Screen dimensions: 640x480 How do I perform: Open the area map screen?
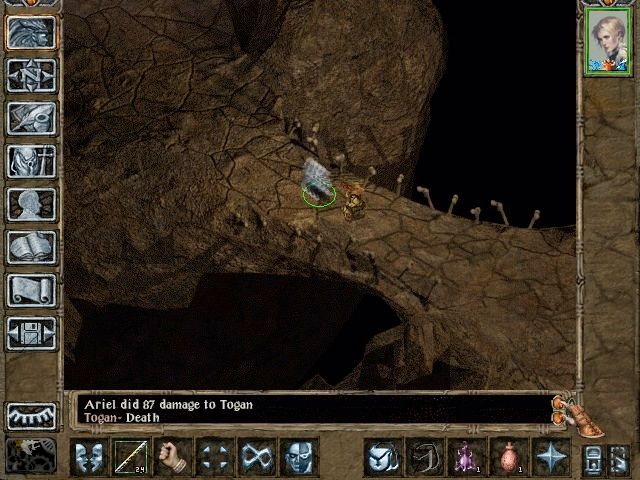pos(31,75)
